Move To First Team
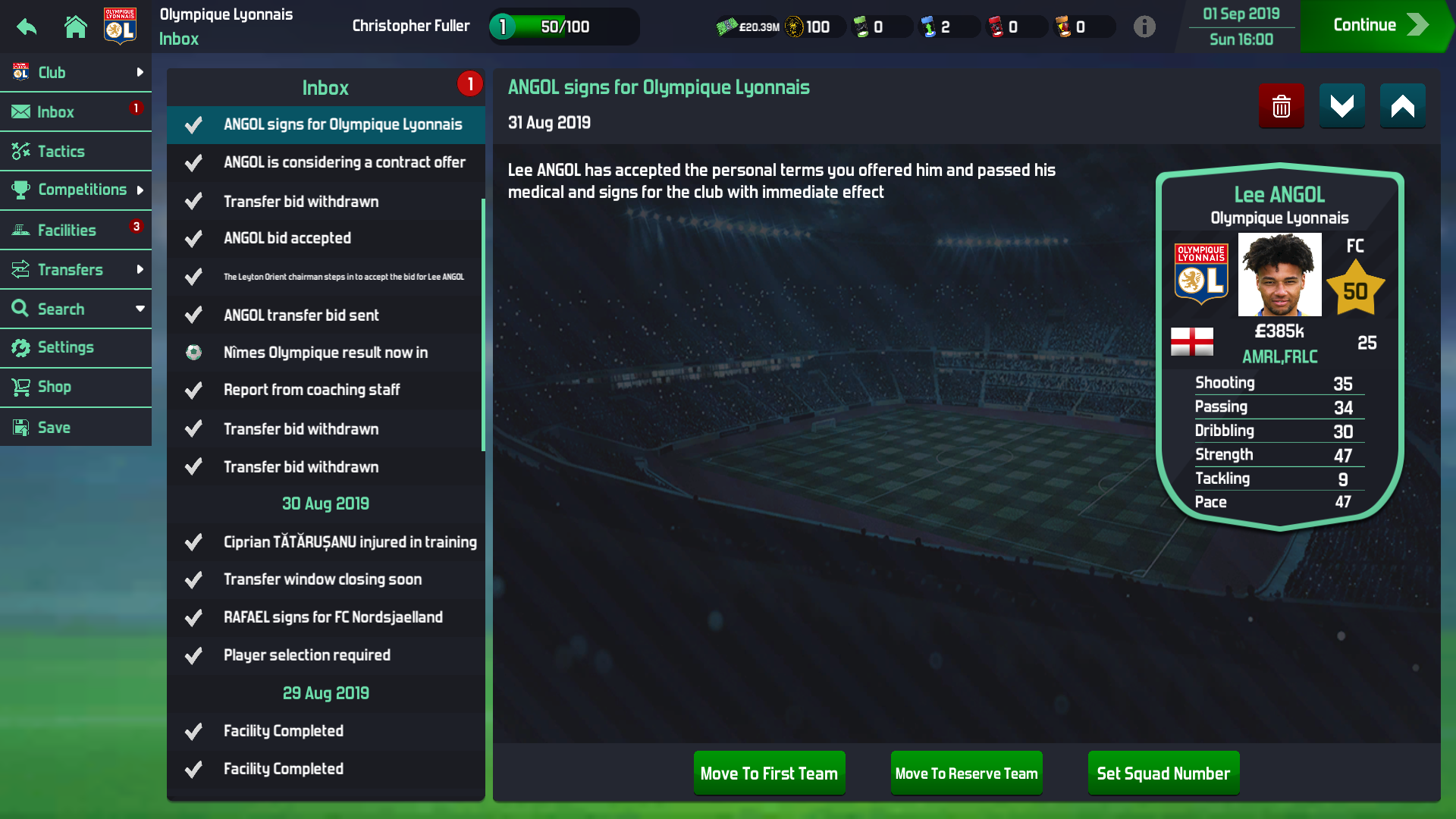 pos(769,773)
